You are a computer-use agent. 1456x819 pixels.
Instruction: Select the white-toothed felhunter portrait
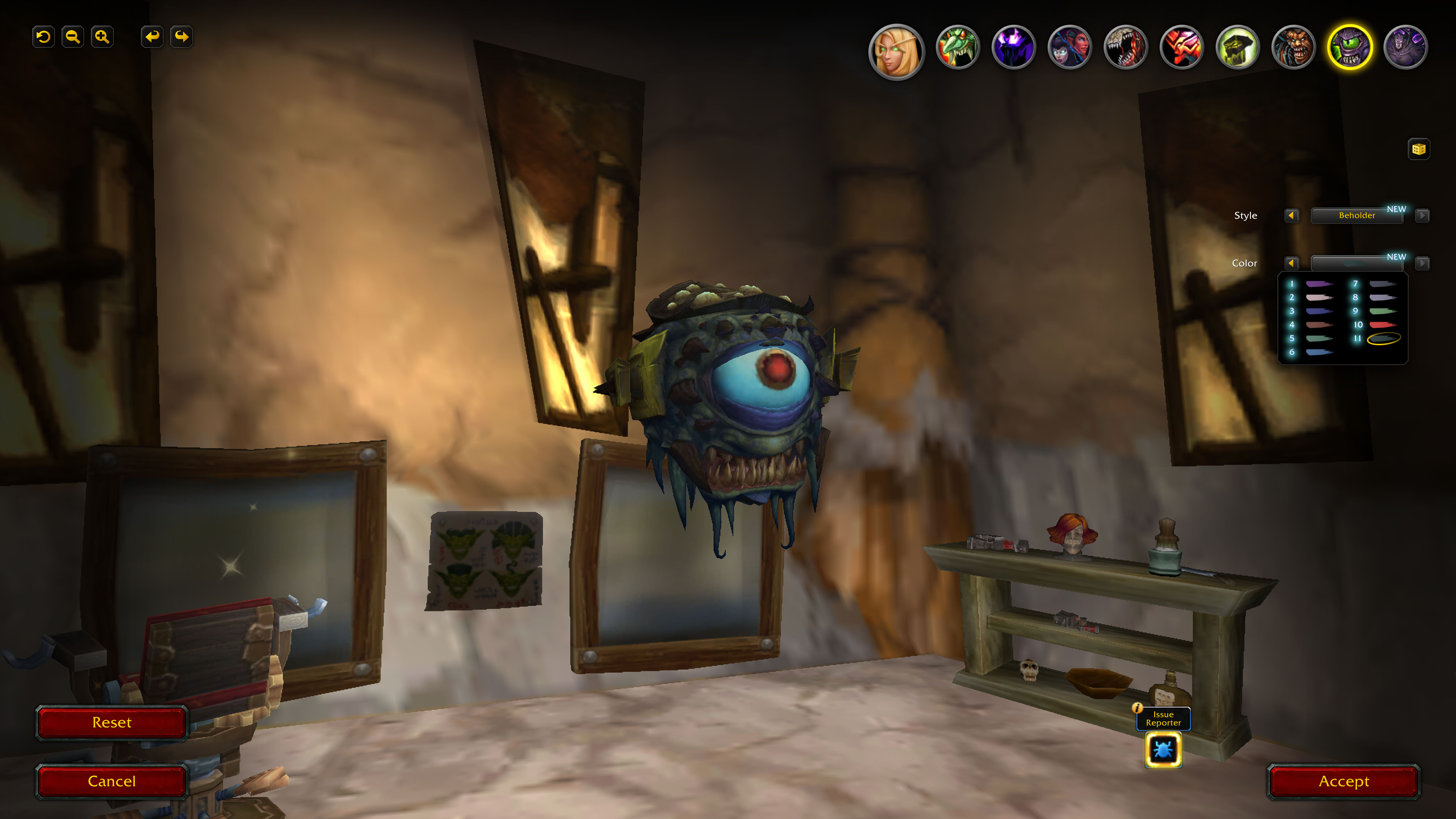pyautogui.click(x=1125, y=47)
